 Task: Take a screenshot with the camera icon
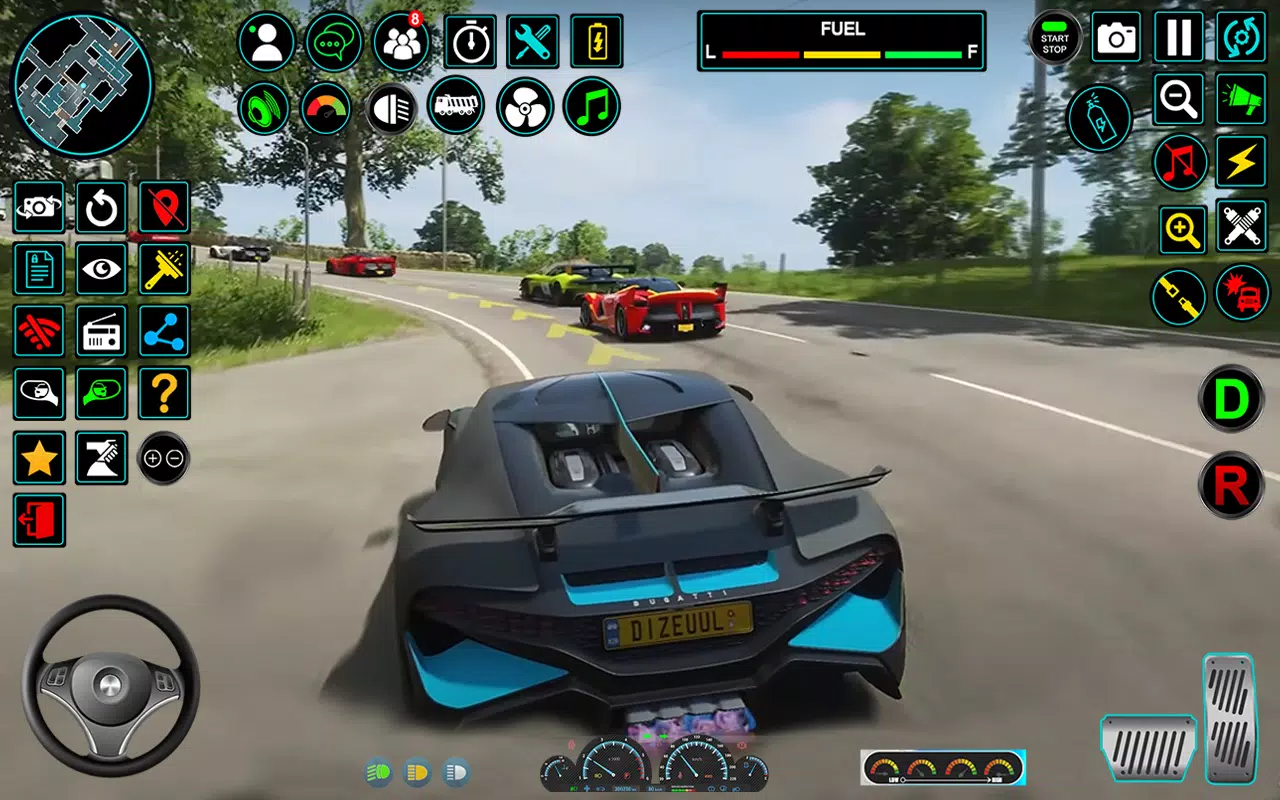(1116, 37)
